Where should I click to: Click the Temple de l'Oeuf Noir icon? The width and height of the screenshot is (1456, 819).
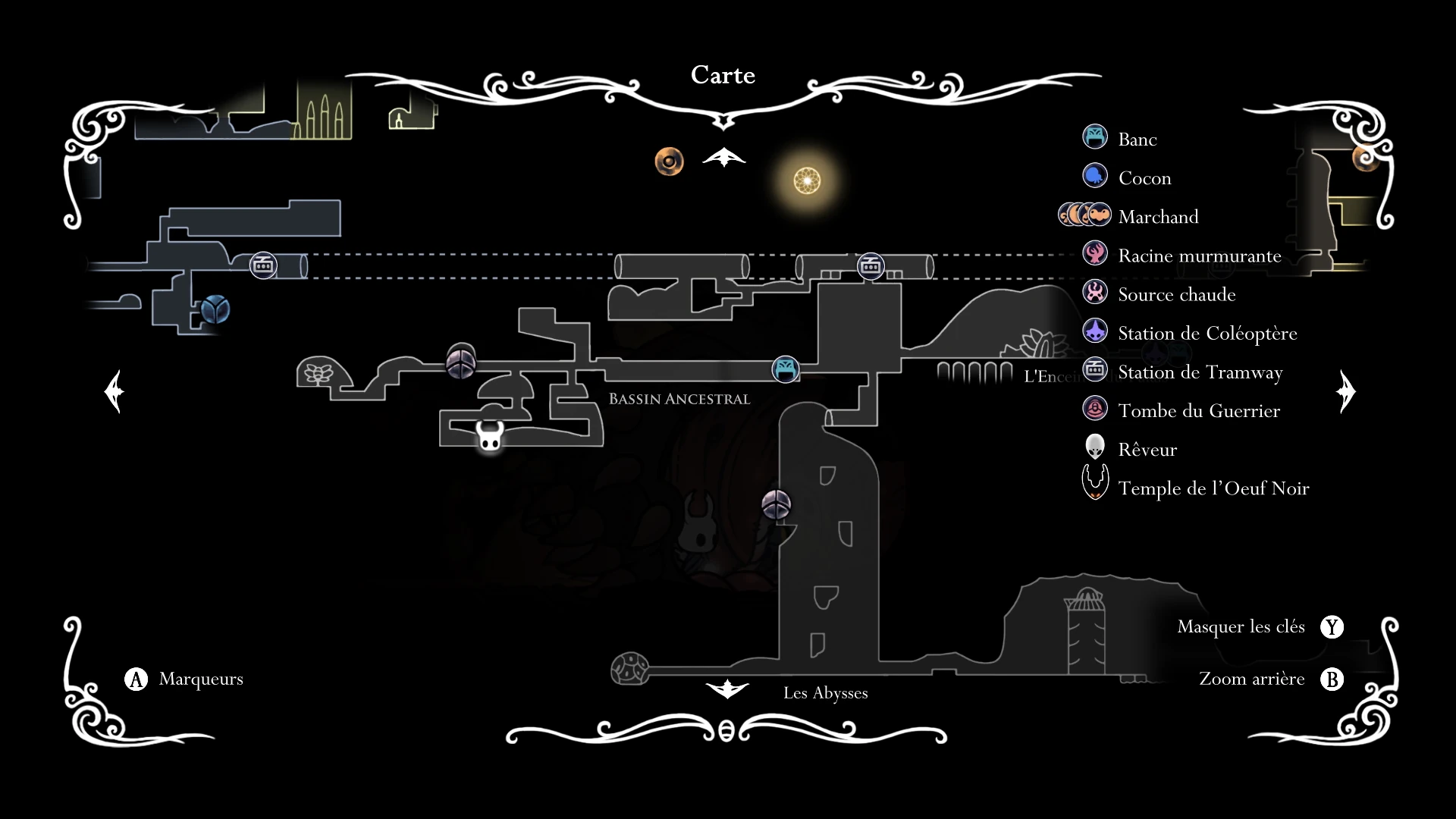[1095, 482]
